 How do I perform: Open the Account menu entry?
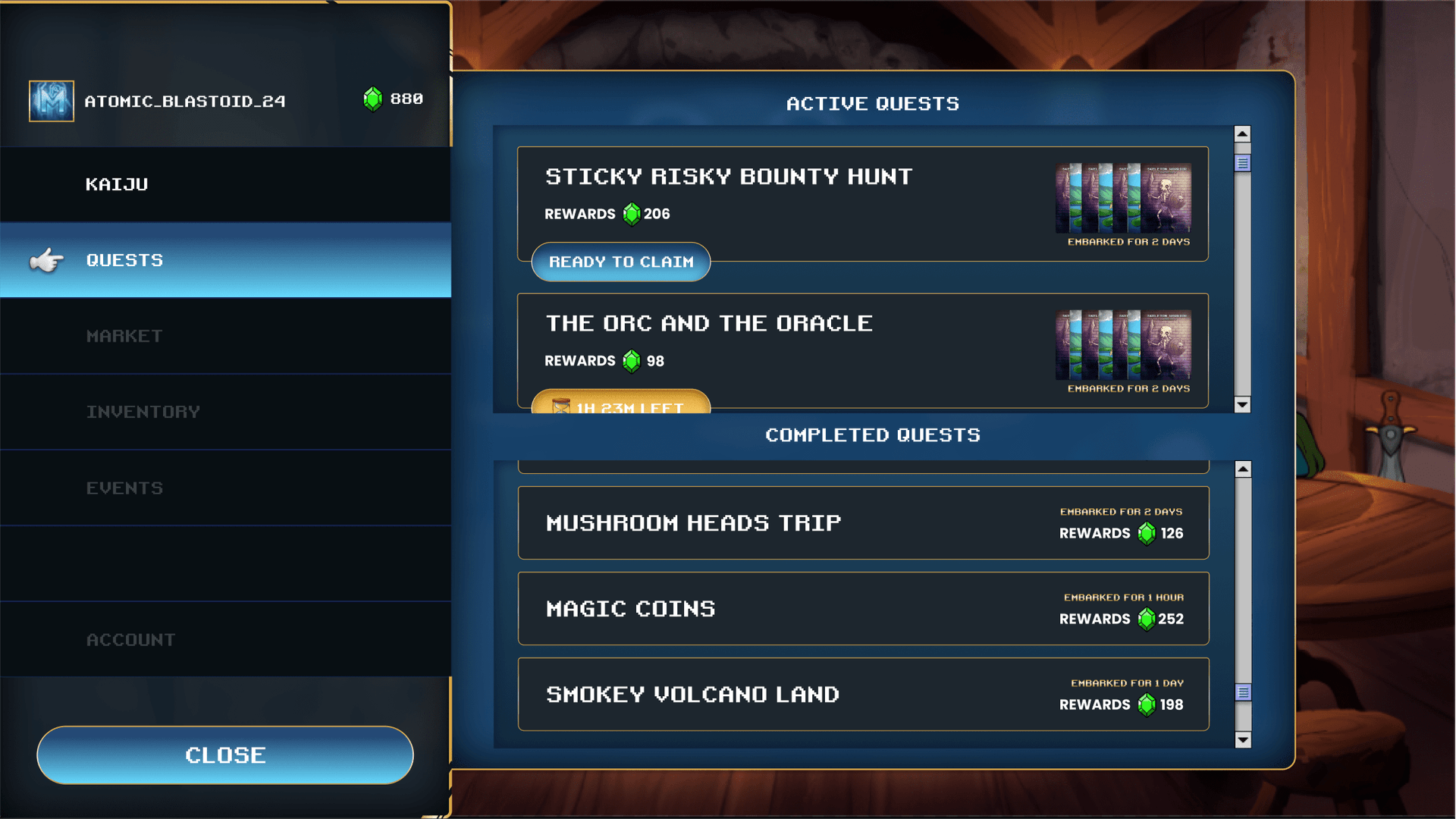225,639
